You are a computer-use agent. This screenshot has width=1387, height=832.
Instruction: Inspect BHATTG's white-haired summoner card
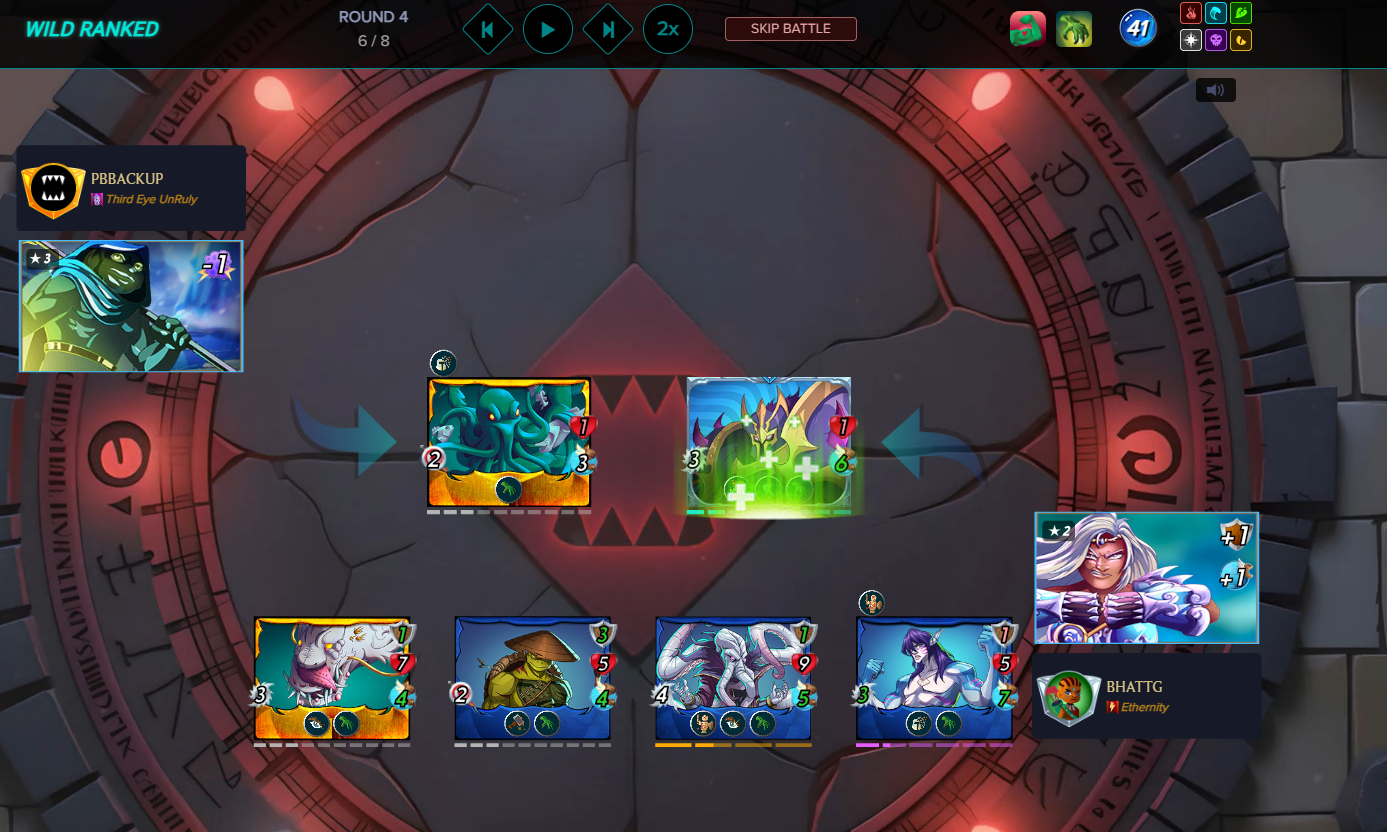pos(1146,577)
